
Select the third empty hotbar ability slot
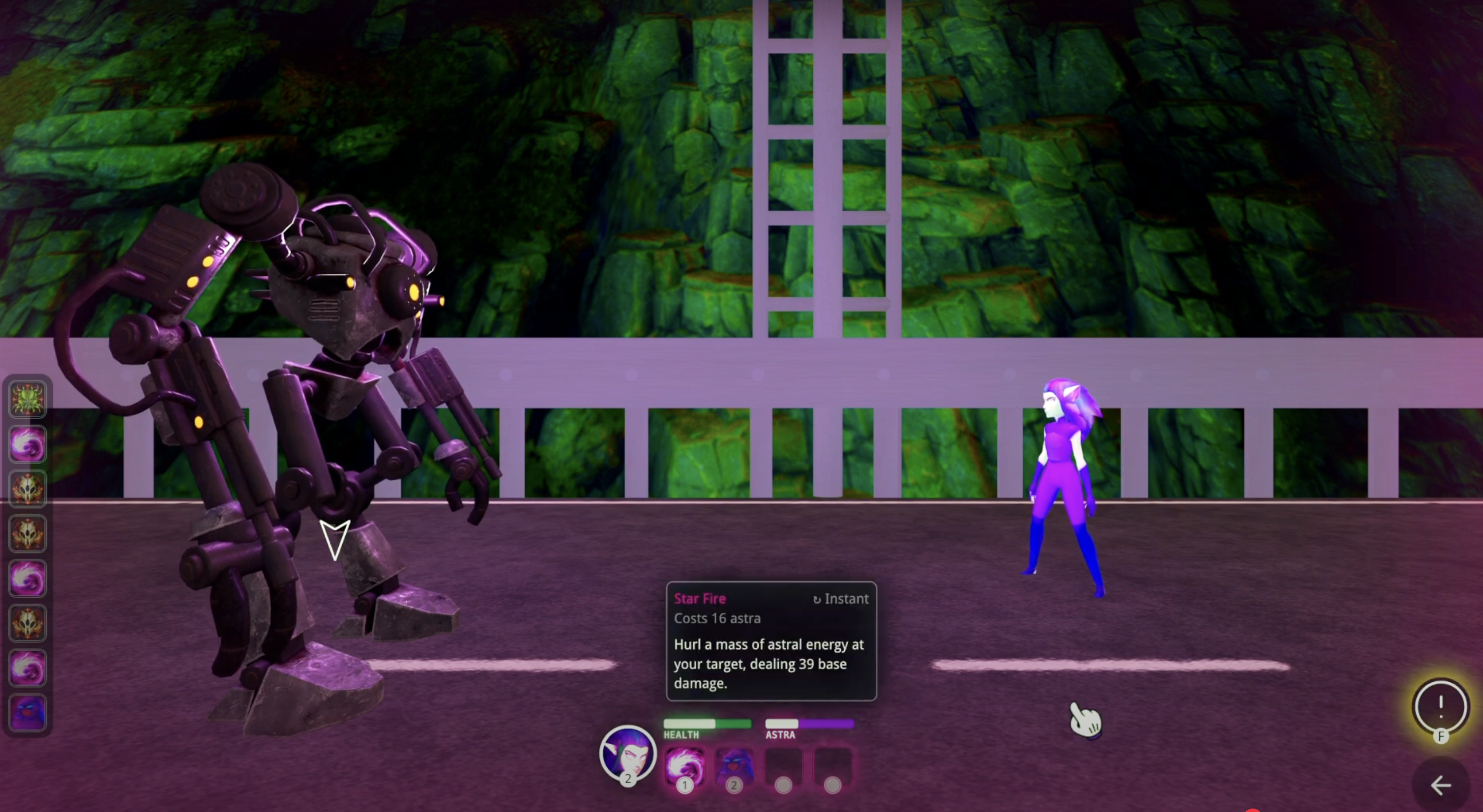[783, 767]
